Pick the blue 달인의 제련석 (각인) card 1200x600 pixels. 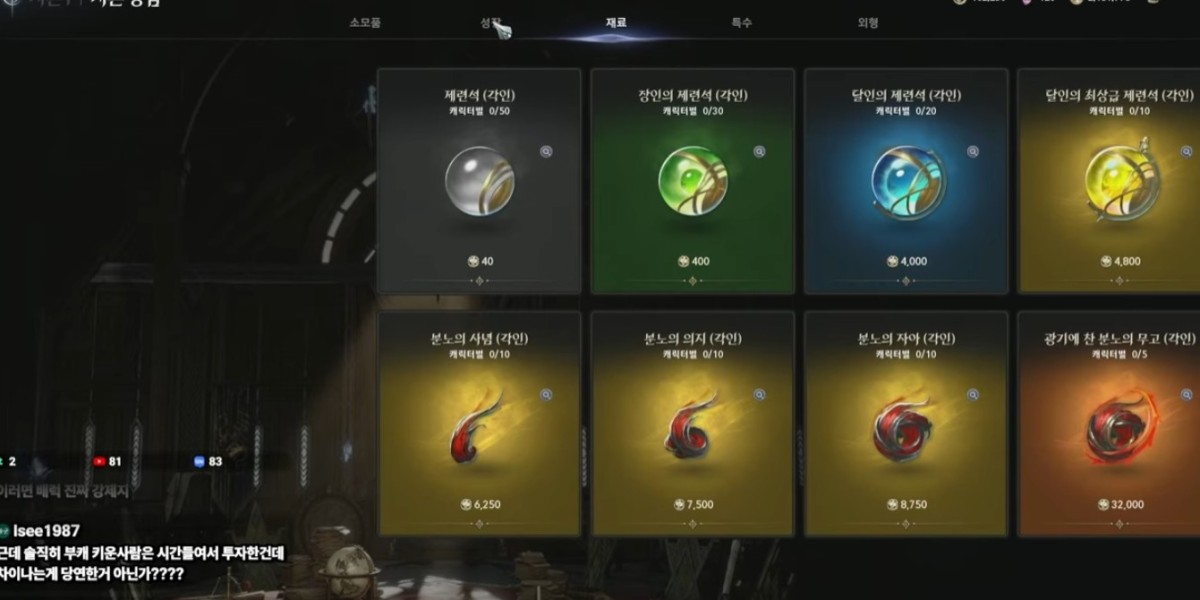[905, 181]
